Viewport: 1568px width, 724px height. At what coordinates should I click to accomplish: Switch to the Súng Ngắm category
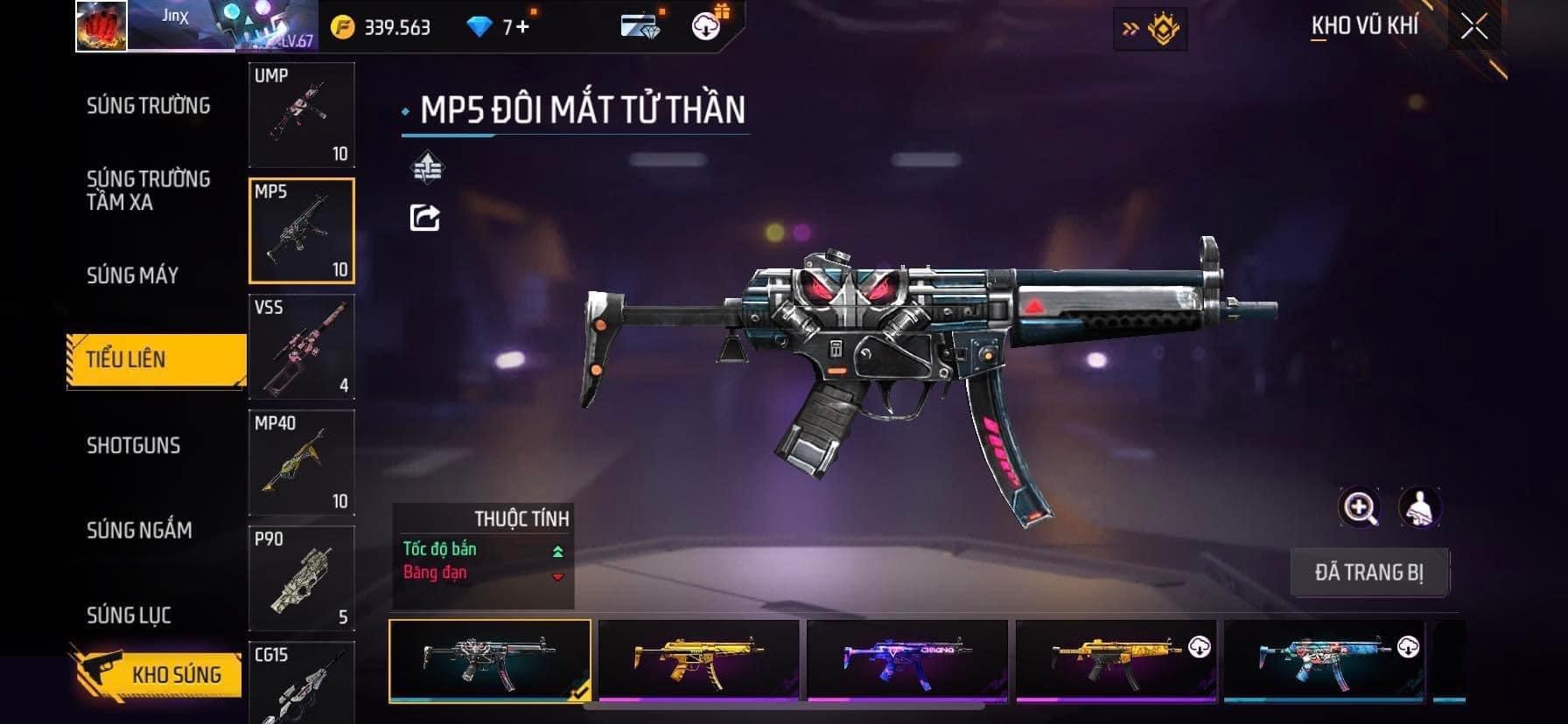(139, 530)
